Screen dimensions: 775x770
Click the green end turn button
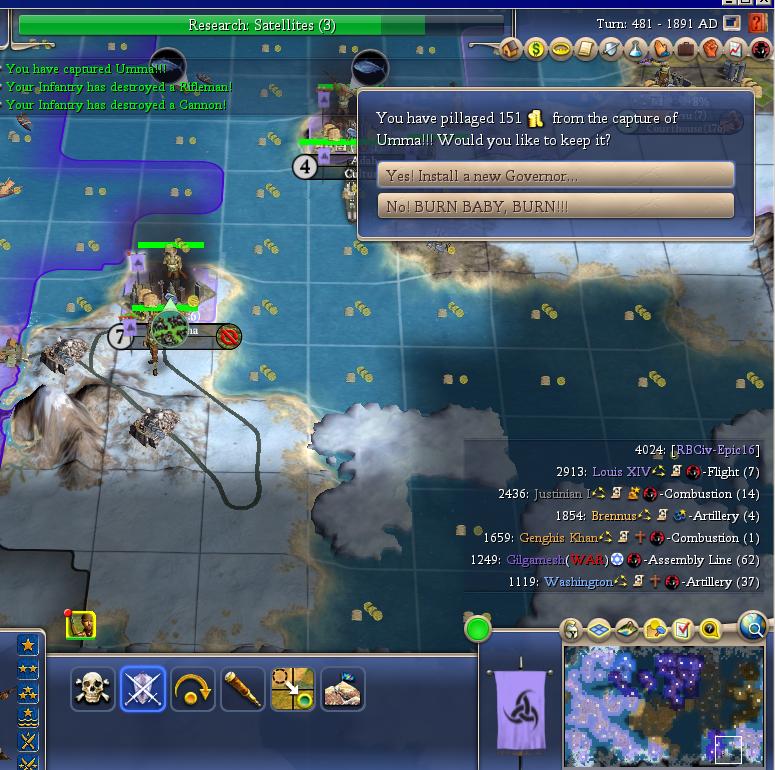click(478, 629)
